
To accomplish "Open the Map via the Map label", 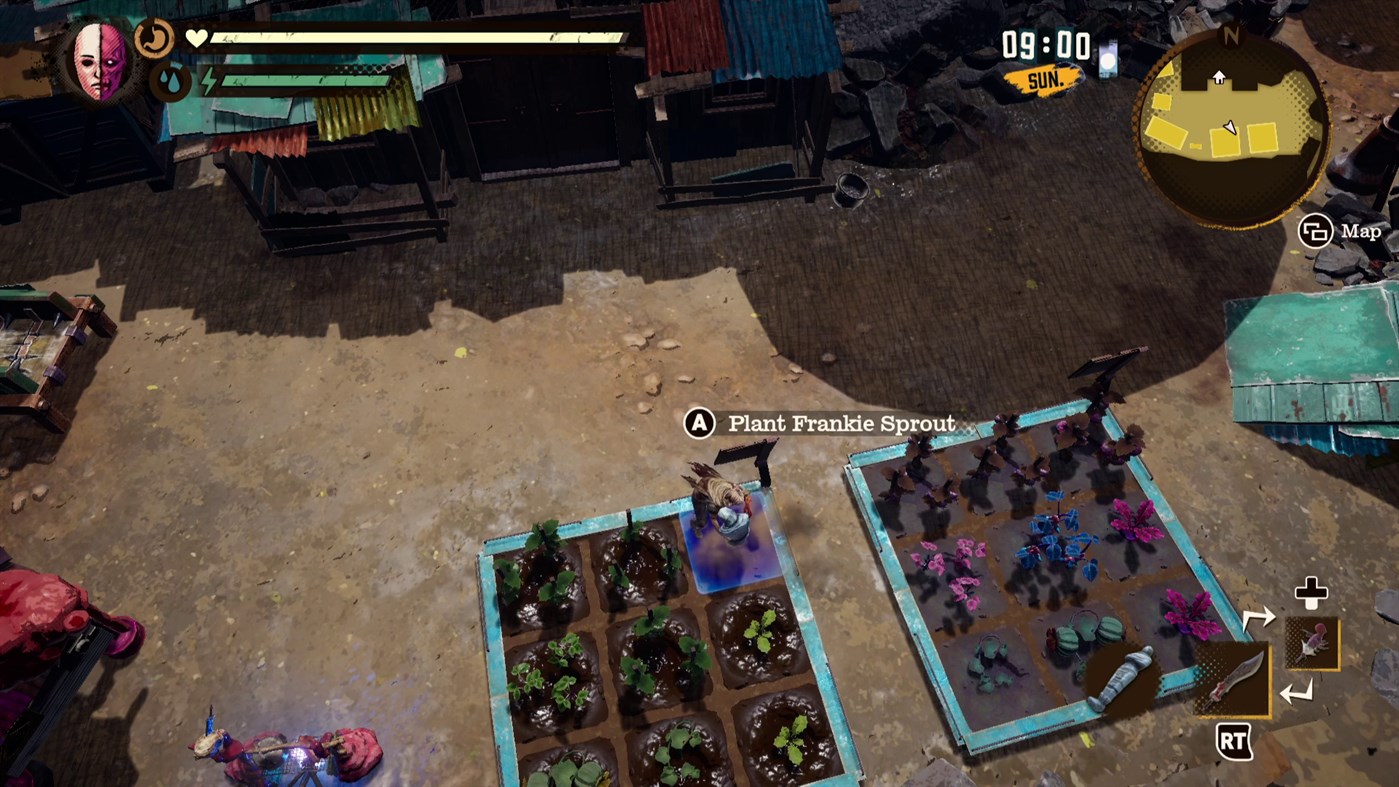I will [1362, 231].
